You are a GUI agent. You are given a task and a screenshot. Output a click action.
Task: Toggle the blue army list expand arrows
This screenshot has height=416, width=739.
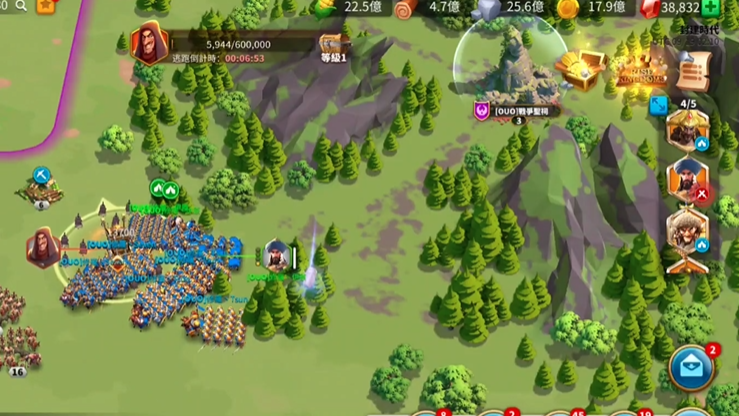pyautogui.click(x=658, y=104)
